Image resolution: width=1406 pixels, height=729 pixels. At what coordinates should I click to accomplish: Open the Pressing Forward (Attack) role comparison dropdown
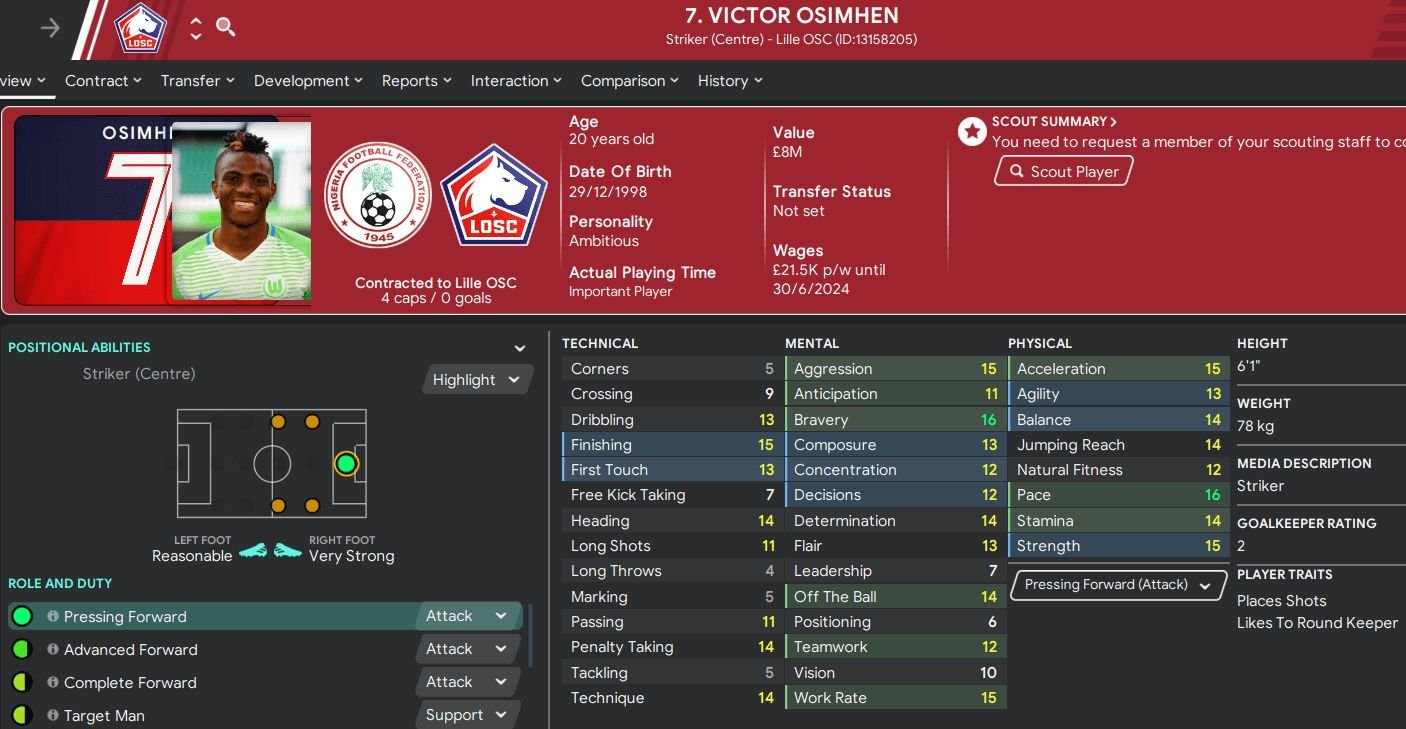coord(1117,584)
